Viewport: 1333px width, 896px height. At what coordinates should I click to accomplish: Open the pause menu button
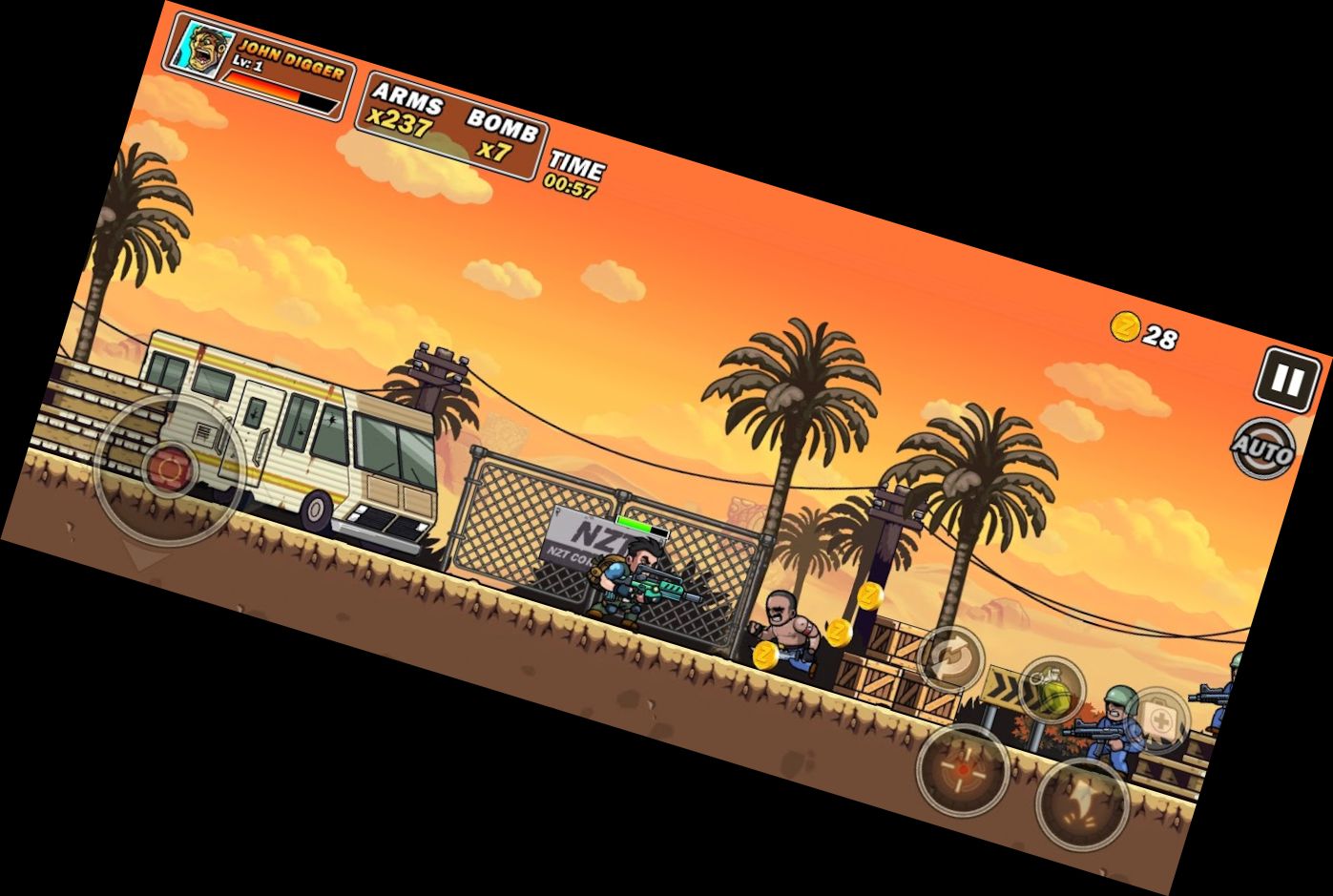click(1285, 380)
